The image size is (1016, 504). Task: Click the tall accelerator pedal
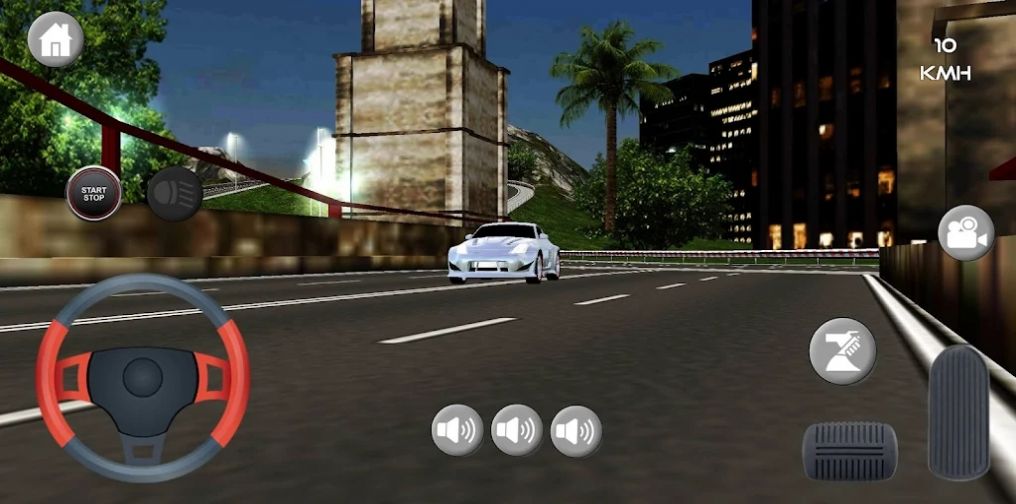(958, 412)
